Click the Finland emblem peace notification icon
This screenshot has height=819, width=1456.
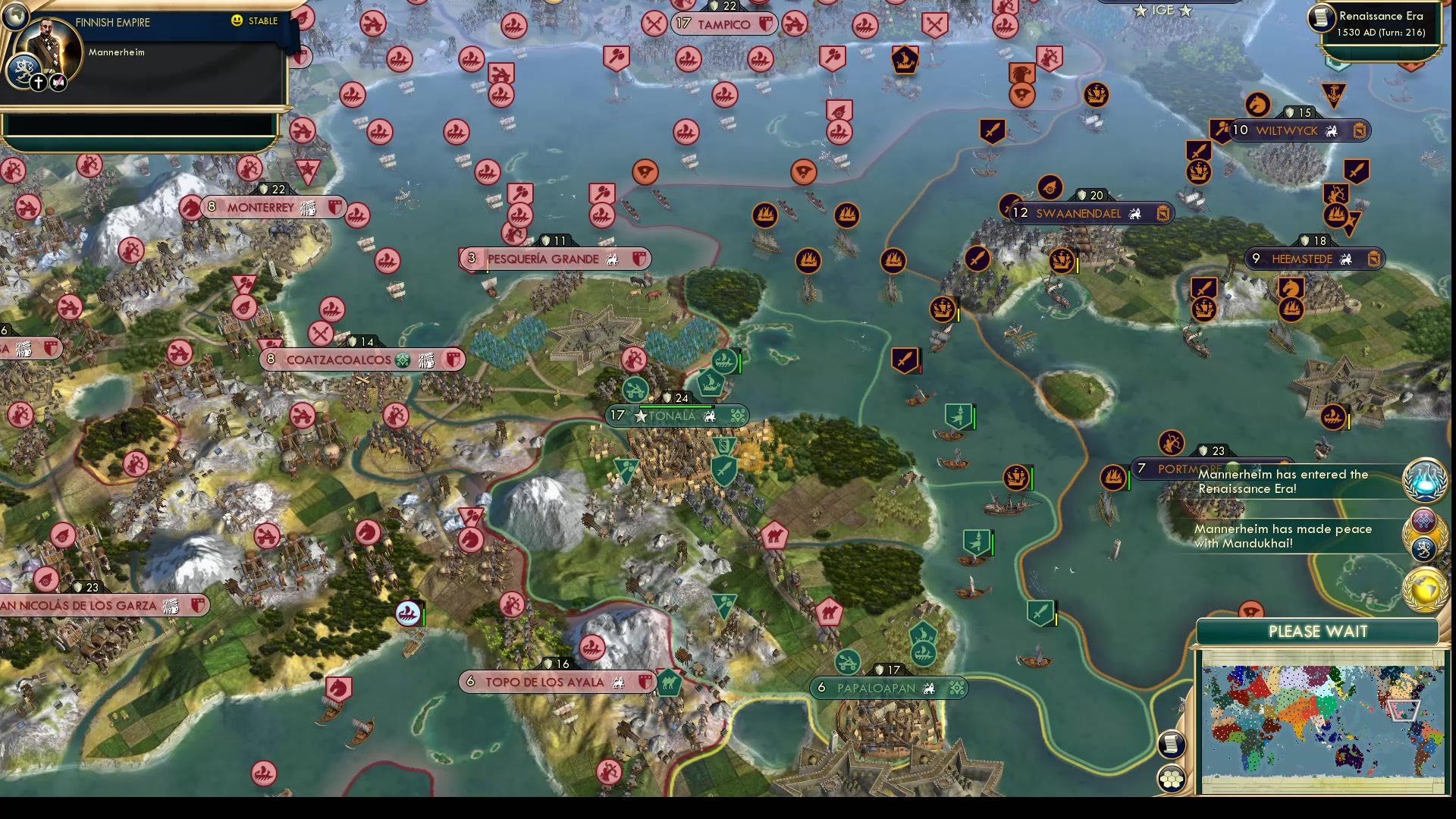point(1424,548)
